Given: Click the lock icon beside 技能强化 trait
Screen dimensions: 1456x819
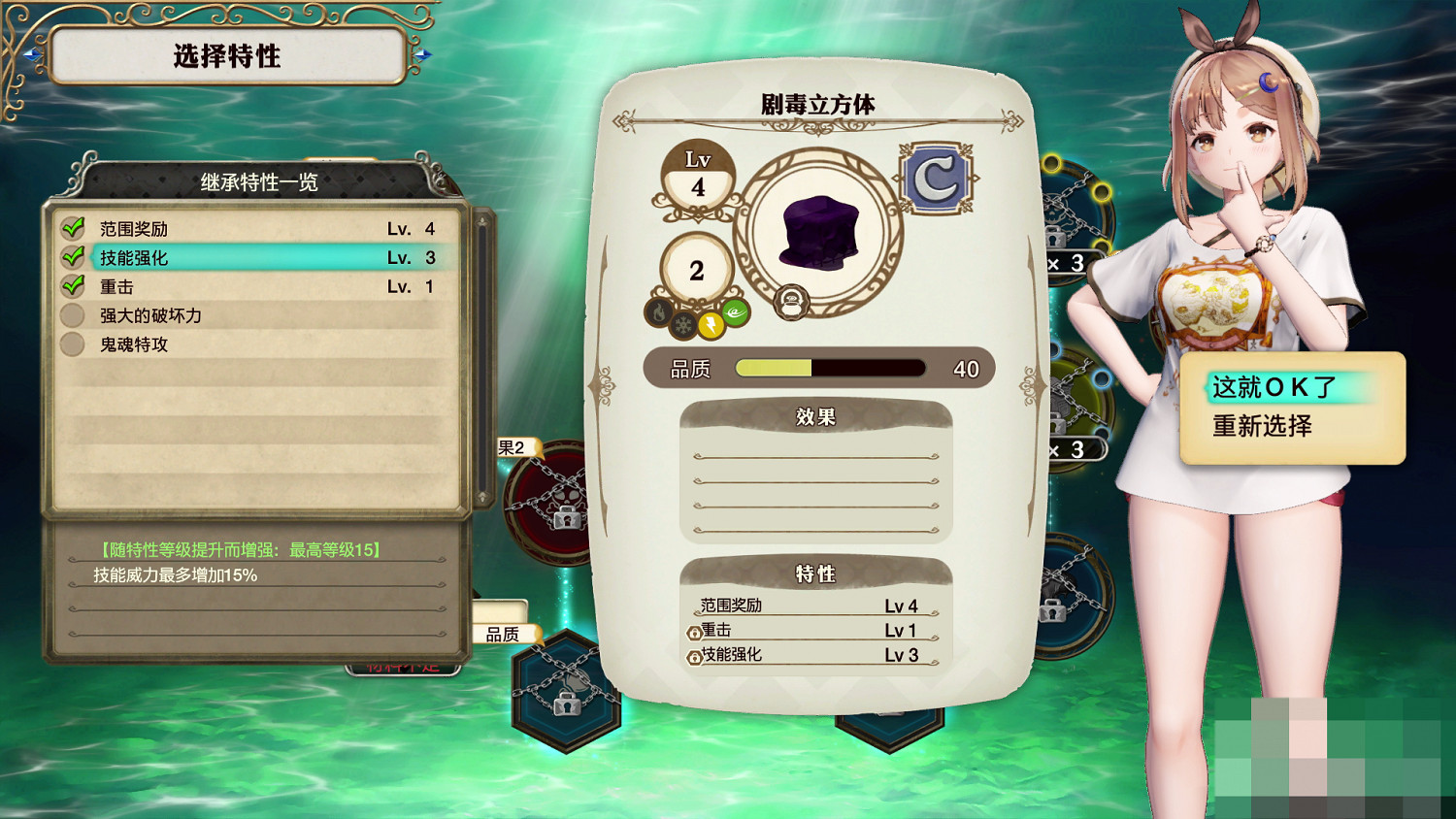Looking at the screenshot, I should (x=695, y=657).
